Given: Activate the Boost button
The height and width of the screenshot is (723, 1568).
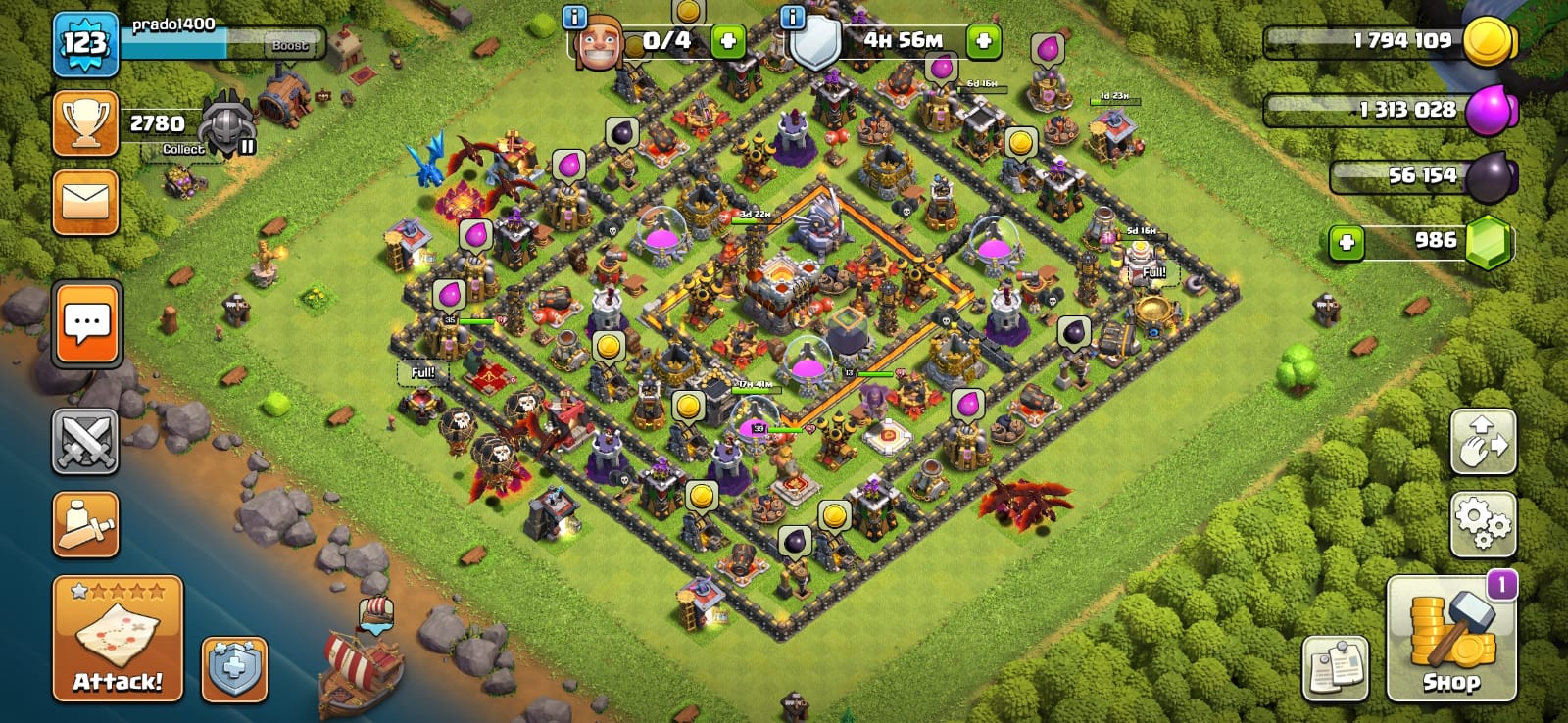Looking at the screenshot, I should coord(290,45).
